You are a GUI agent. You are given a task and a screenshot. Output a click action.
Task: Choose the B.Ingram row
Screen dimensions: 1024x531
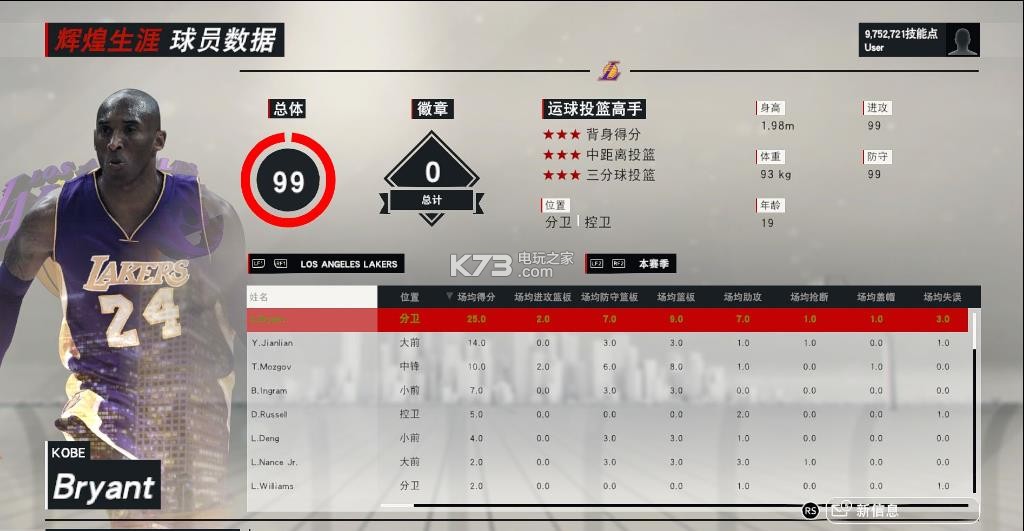coord(270,391)
